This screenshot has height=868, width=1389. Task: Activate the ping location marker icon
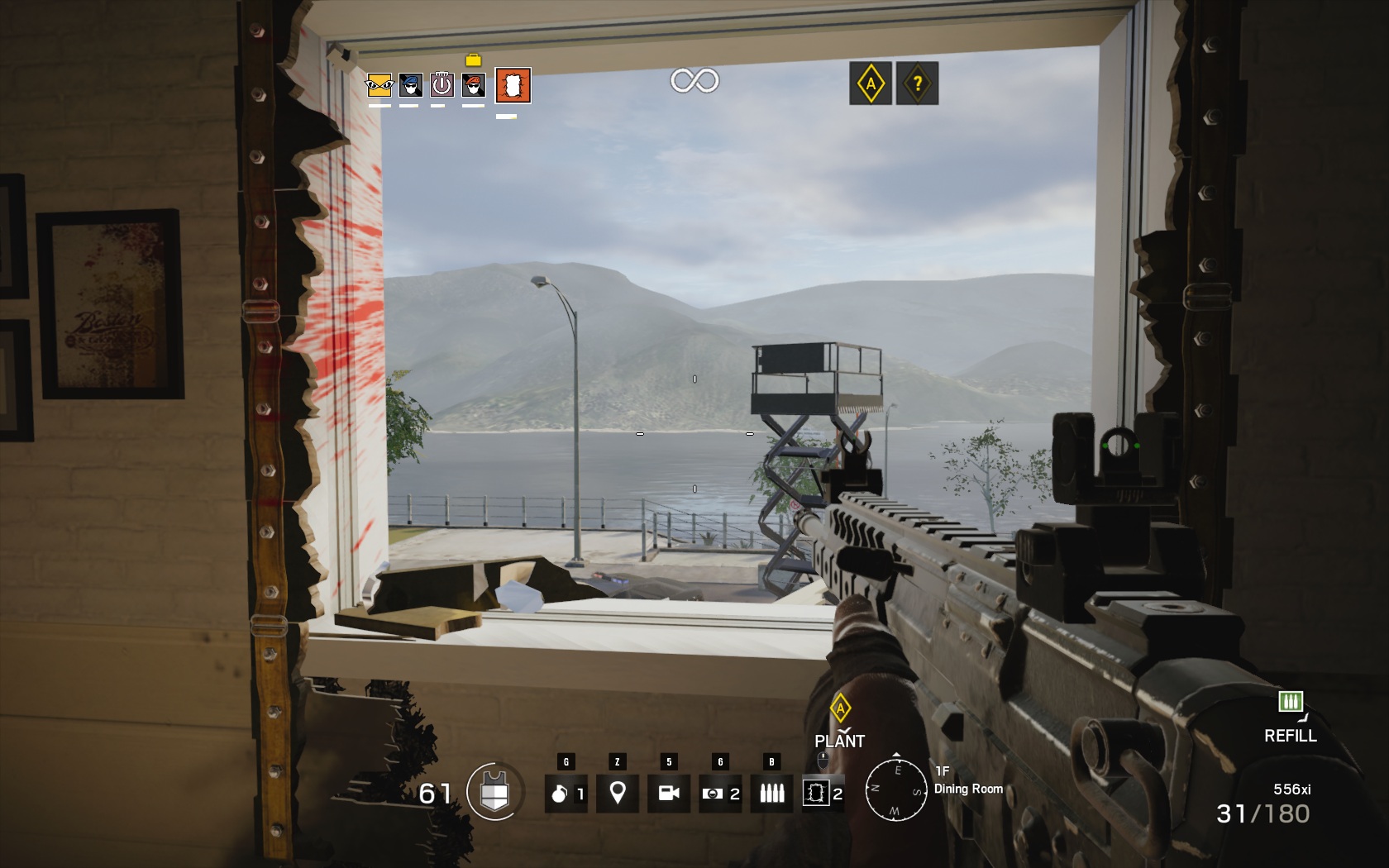pos(617,794)
